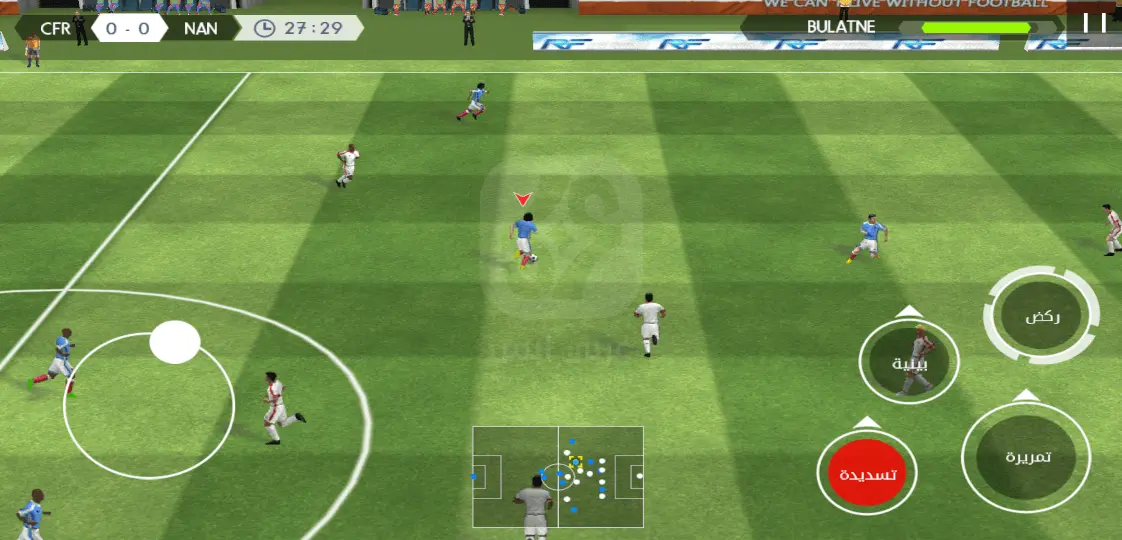Click the pitch radar minimap
Image resolution: width=1122 pixels, height=540 pixels.
coord(558,477)
